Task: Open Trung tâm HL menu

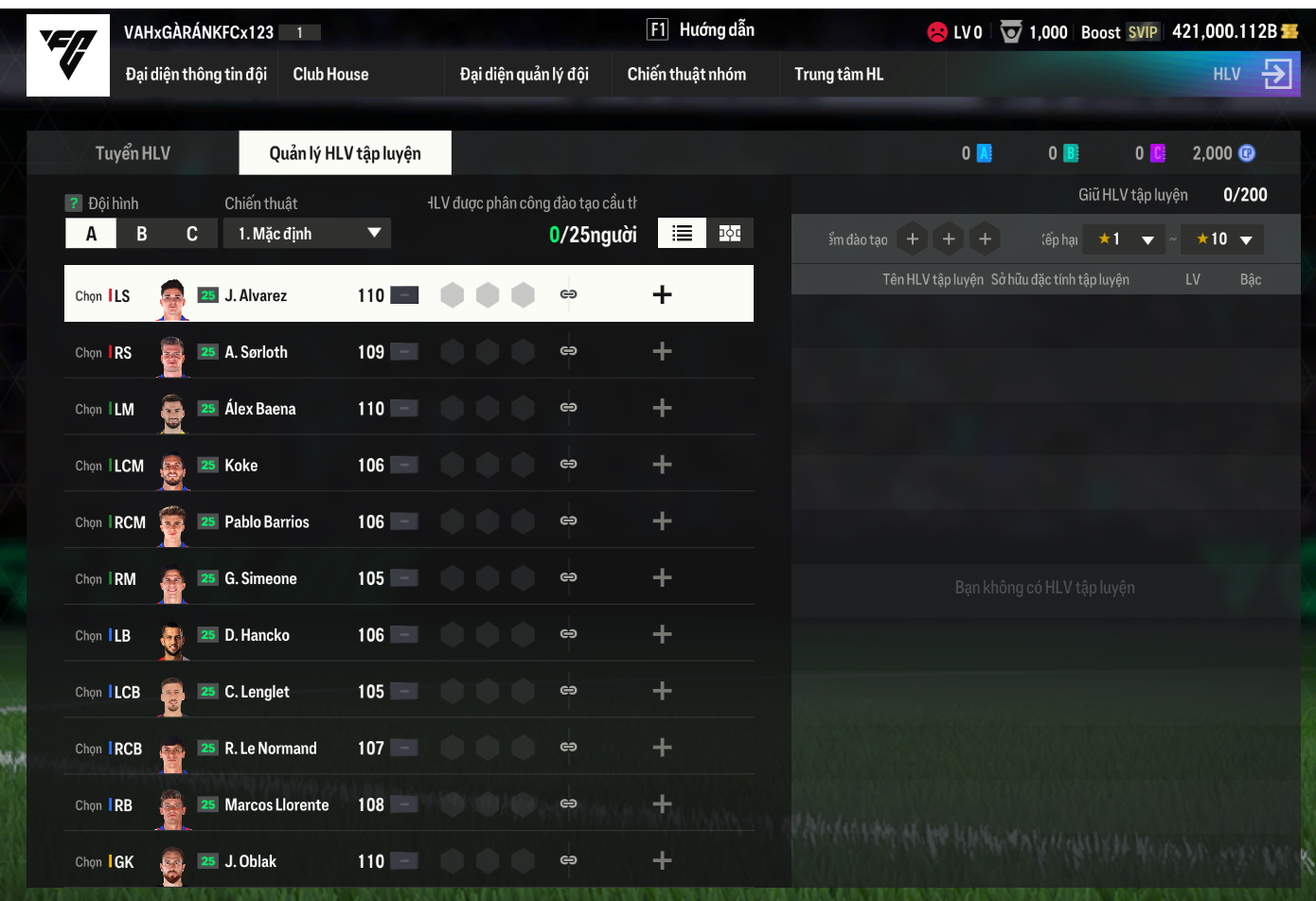Action: [x=838, y=74]
